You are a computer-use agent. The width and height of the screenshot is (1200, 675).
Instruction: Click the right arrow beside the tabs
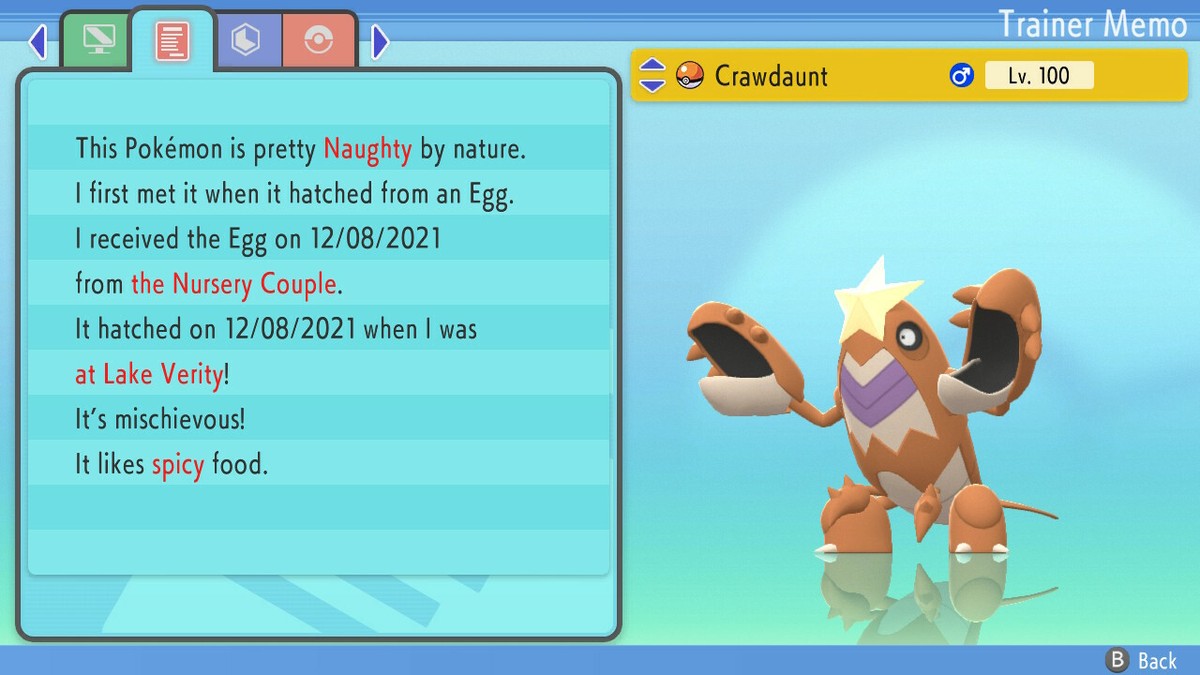(x=380, y=41)
